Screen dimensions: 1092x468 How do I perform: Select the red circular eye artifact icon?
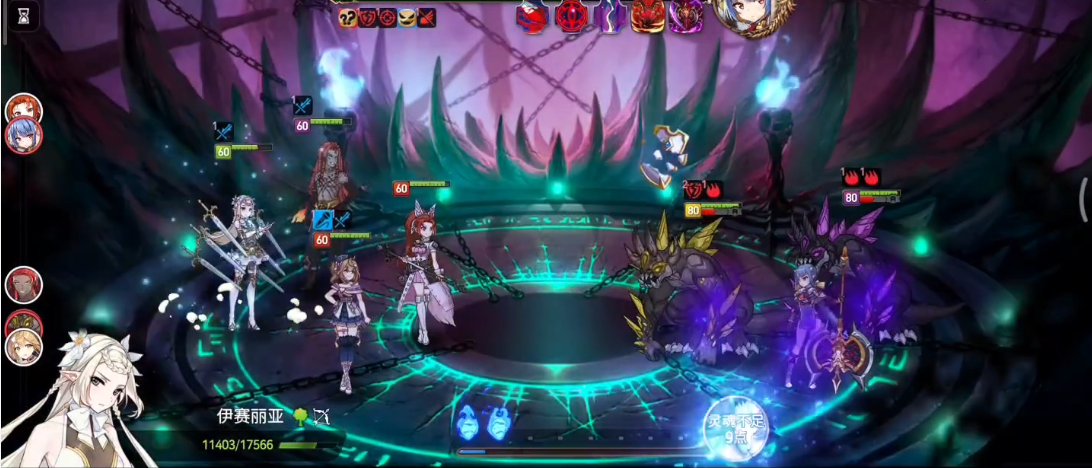coord(573,16)
